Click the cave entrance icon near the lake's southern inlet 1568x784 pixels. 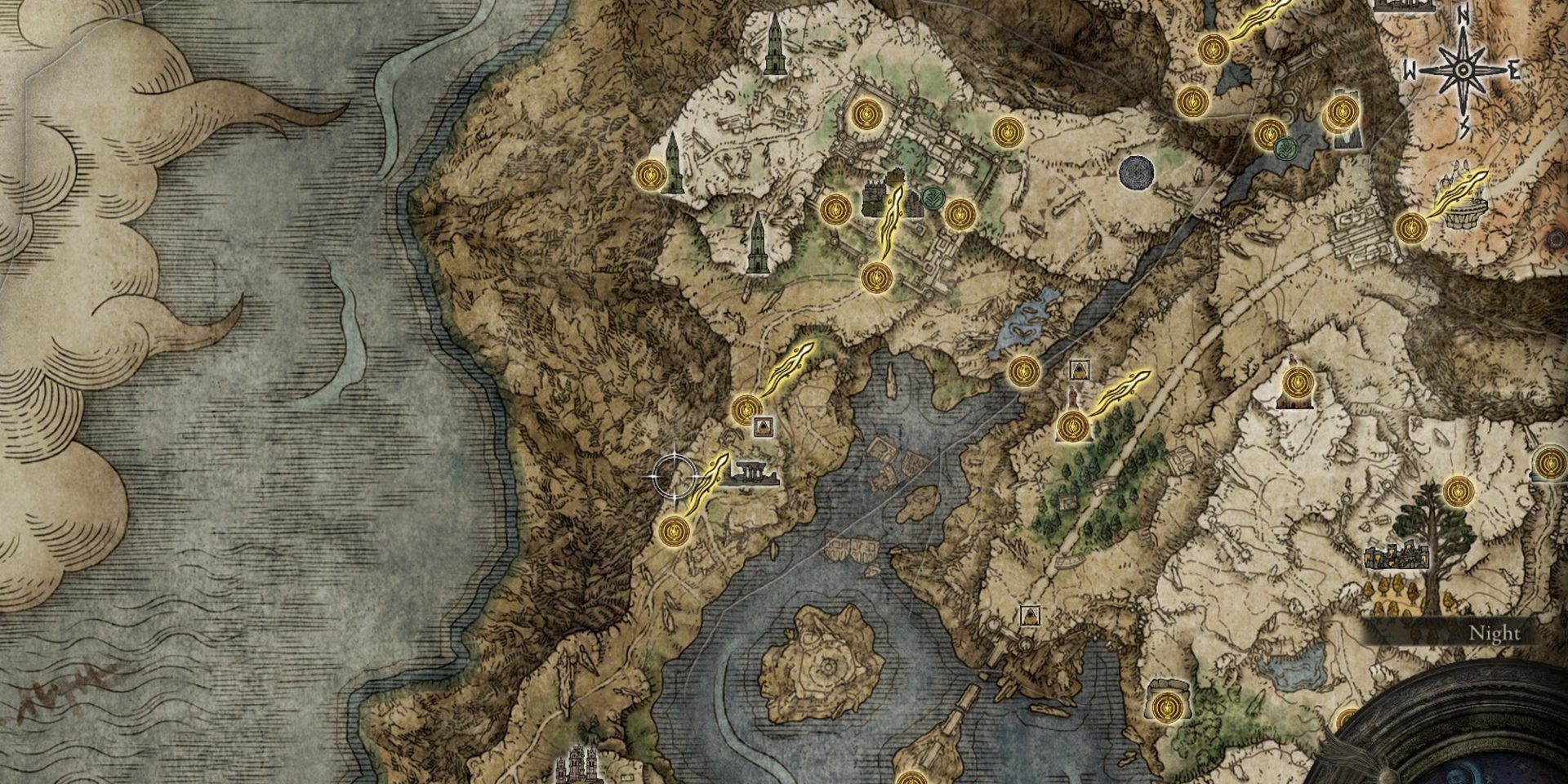pos(1030,615)
